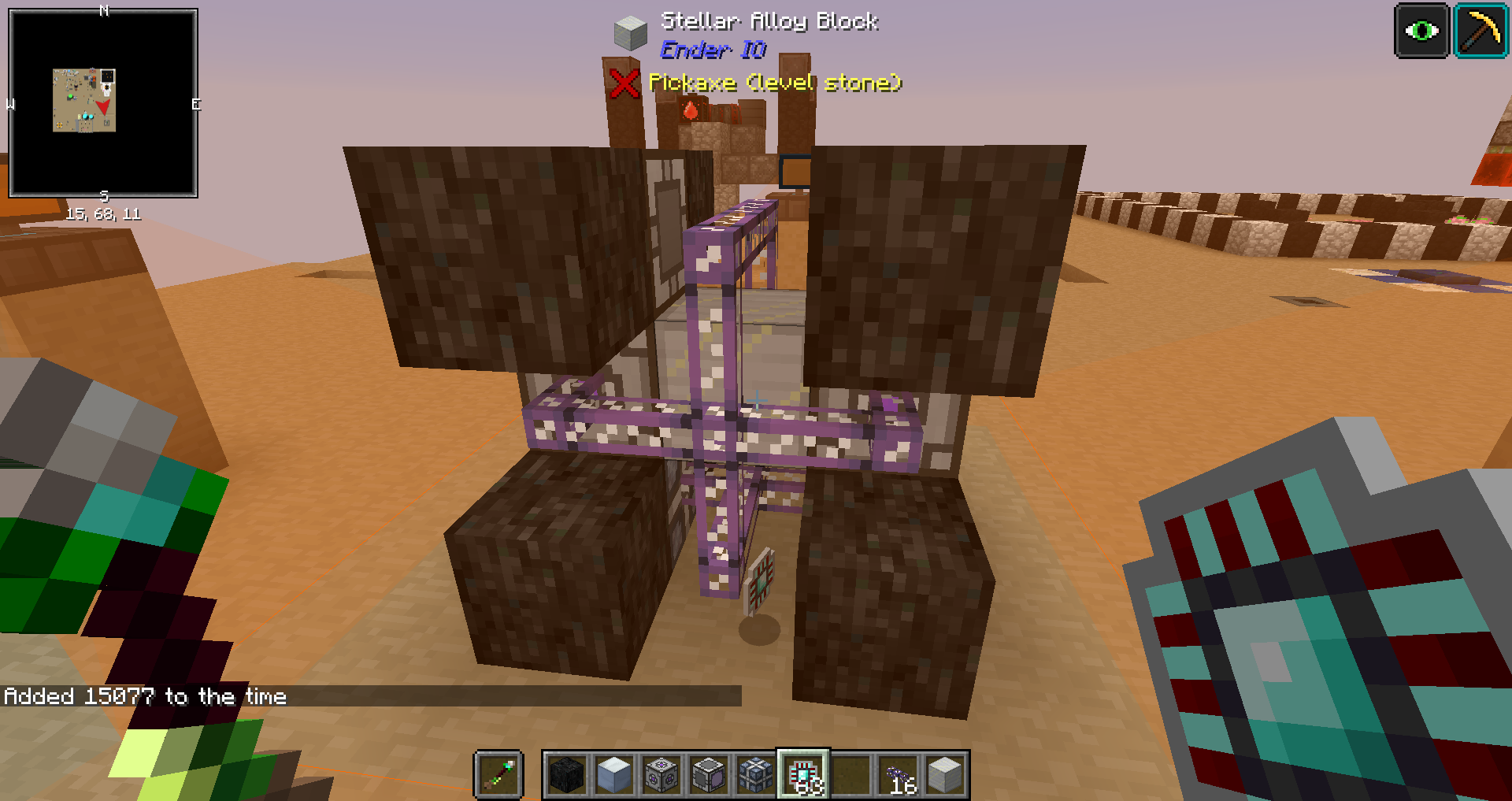Viewport: 1512px width, 801px height.
Task: Select the diamond-tipped wand in the offhand slot
Action: coord(500,774)
